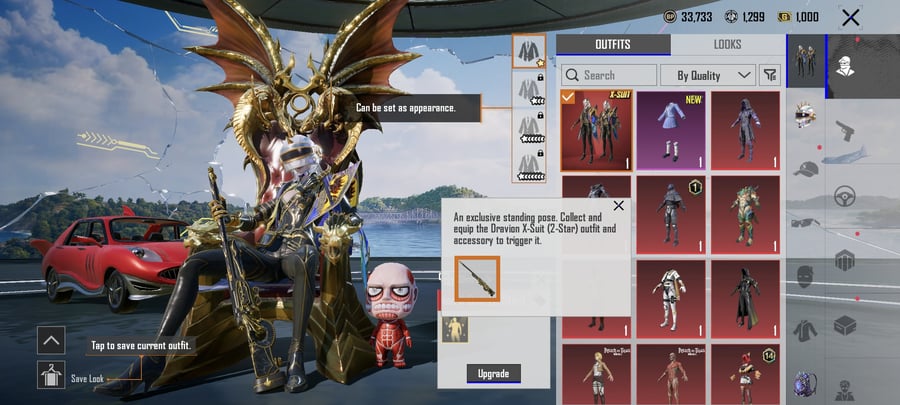Open the backpack category
Screen dimensions: 900x405
pyautogui.click(x=845, y=259)
